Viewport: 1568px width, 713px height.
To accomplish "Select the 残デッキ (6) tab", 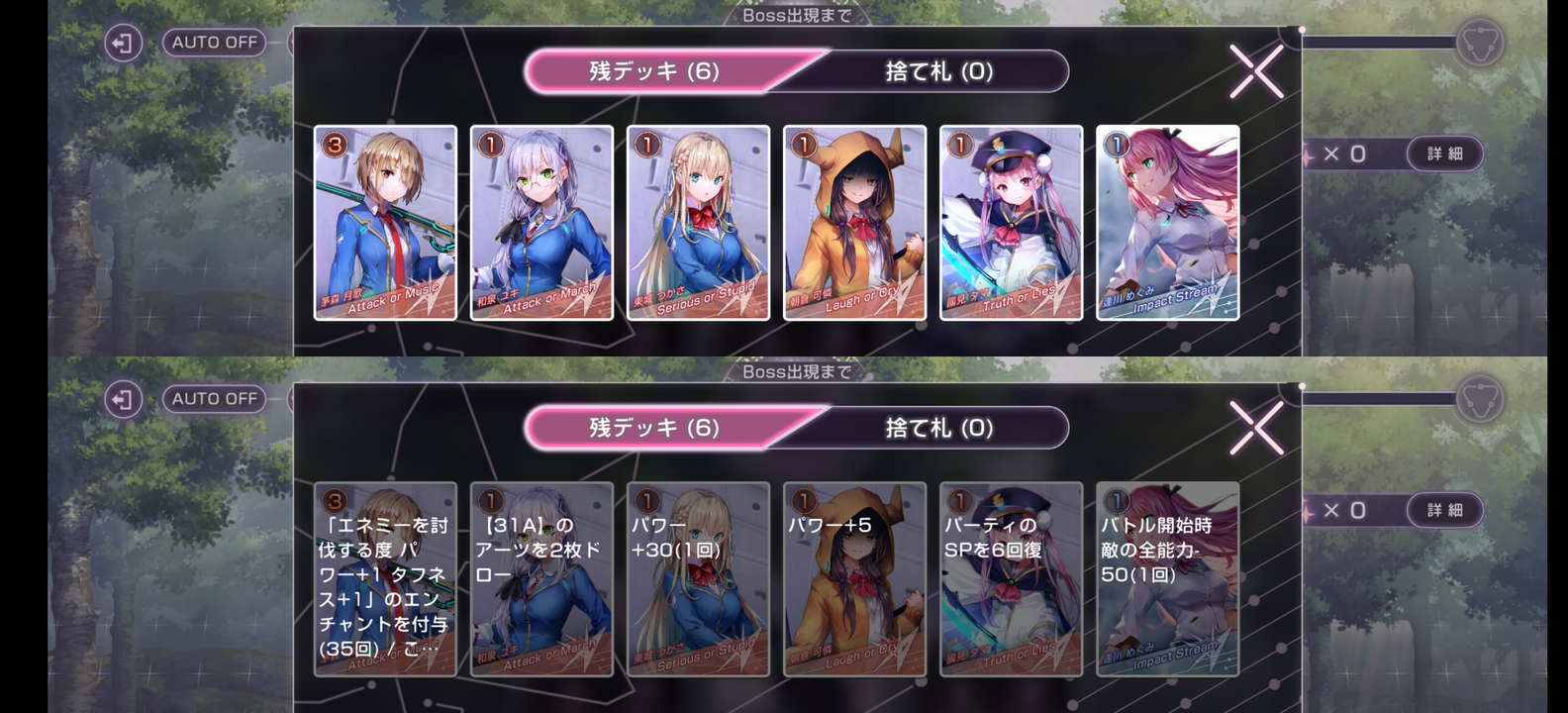I will click(653, 71).
